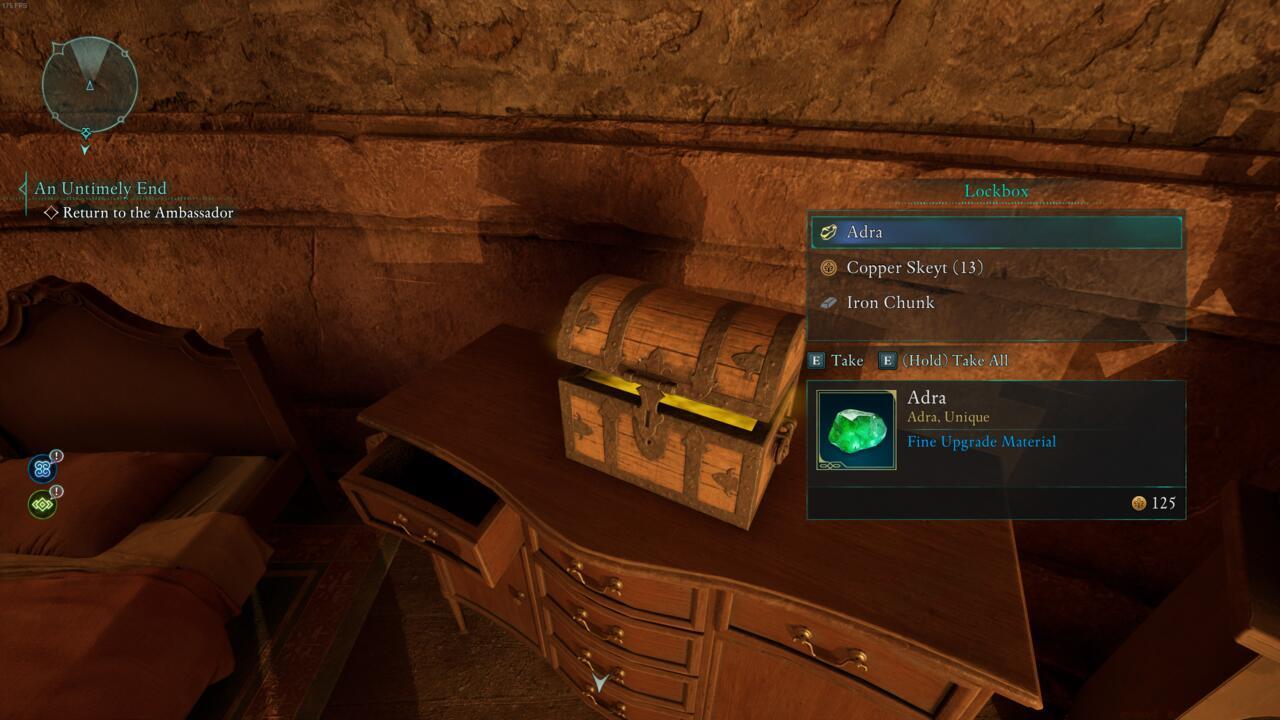This screenshot has width=1280, height=720.
Task: Click the ring icon beside the Adra entry
Action: [x=827, y=232]
